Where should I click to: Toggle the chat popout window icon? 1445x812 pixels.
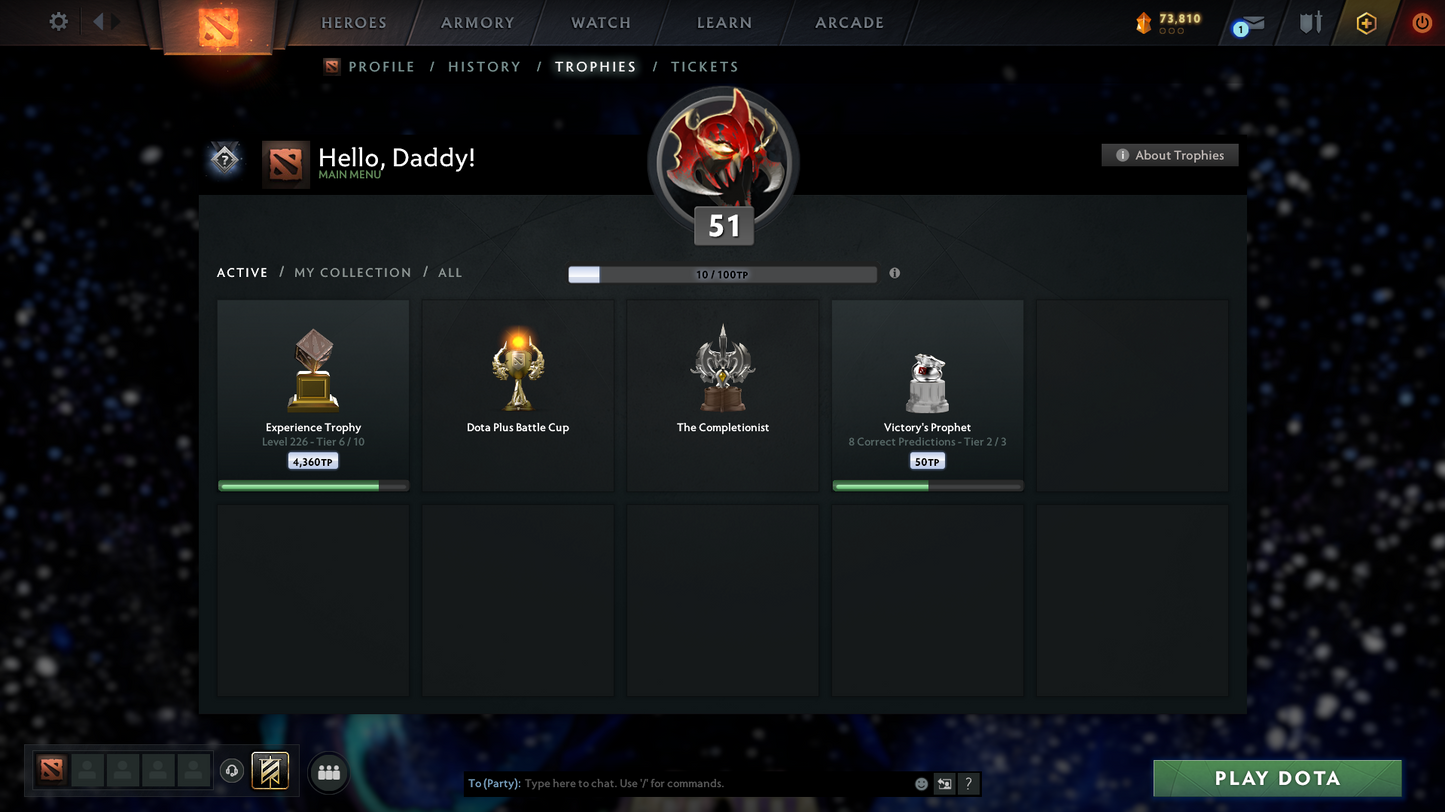(x=942, y=784)
